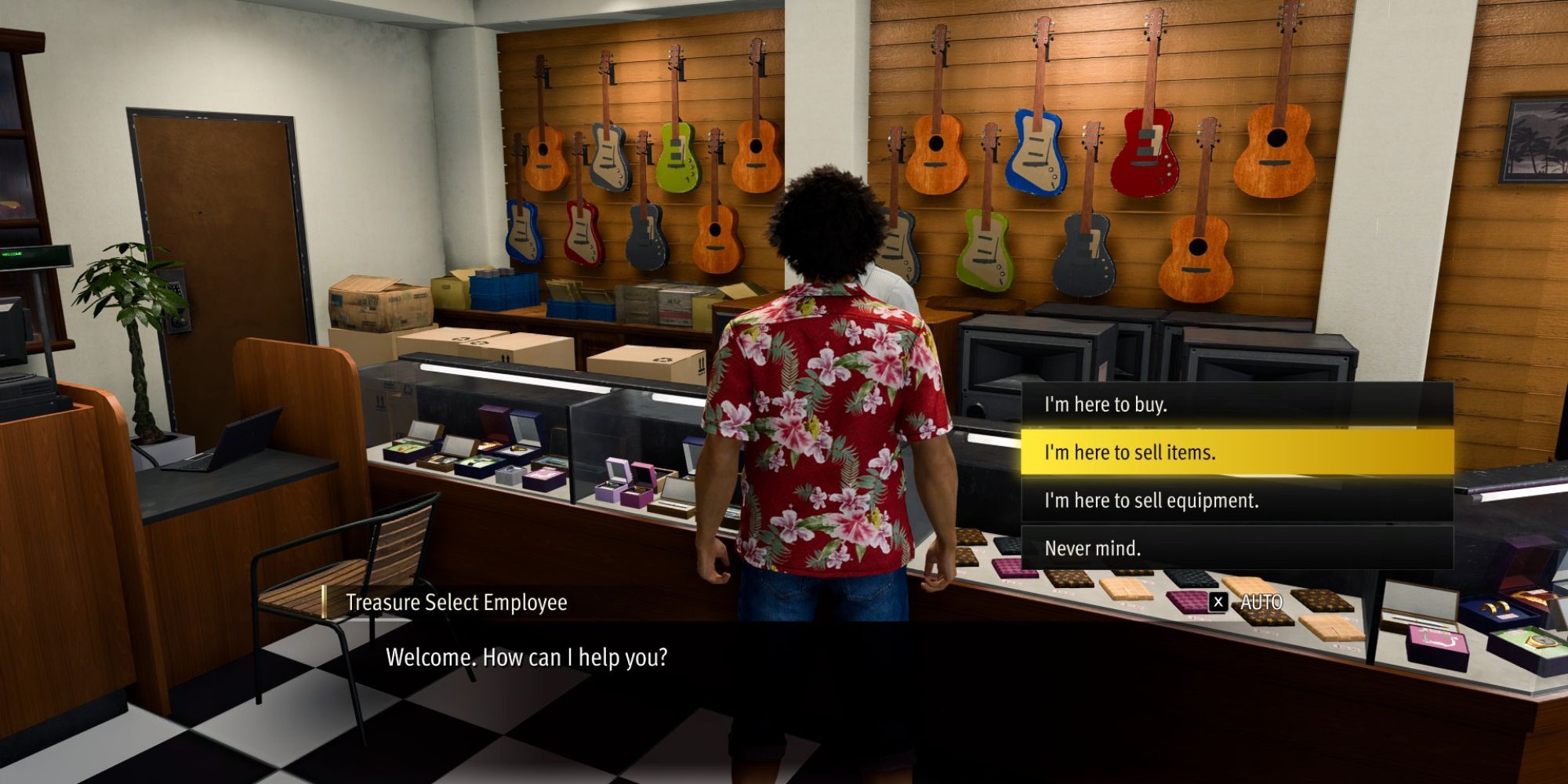The image size is (1568, 784).
Task: Toggle the AUTO dialogue advance
Action: coord(1248,602)
